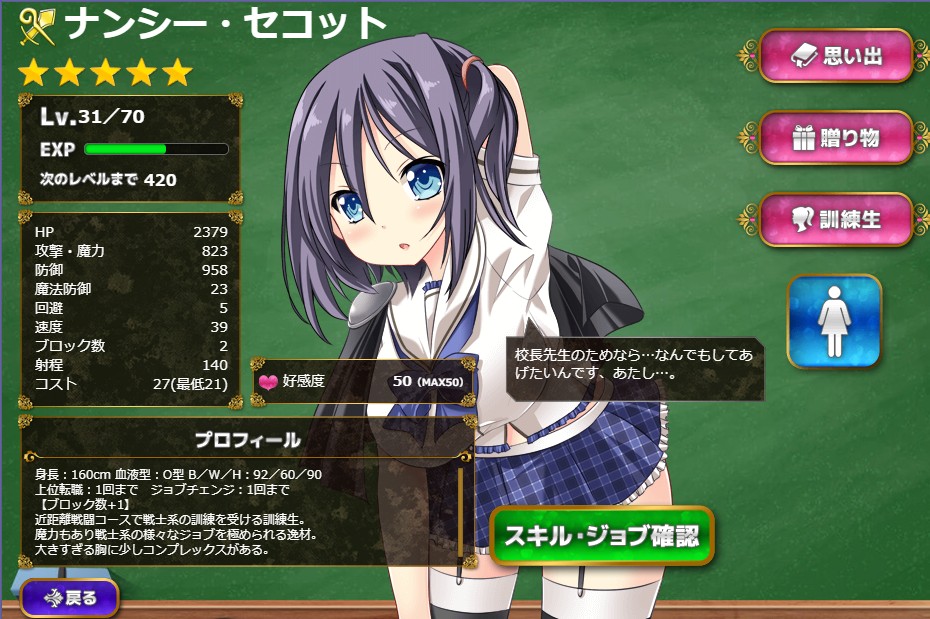This screenshot has height=619, width=930.
Task: Open スキル・ジョブ確認 skill and job check
Action: (602, 536)
